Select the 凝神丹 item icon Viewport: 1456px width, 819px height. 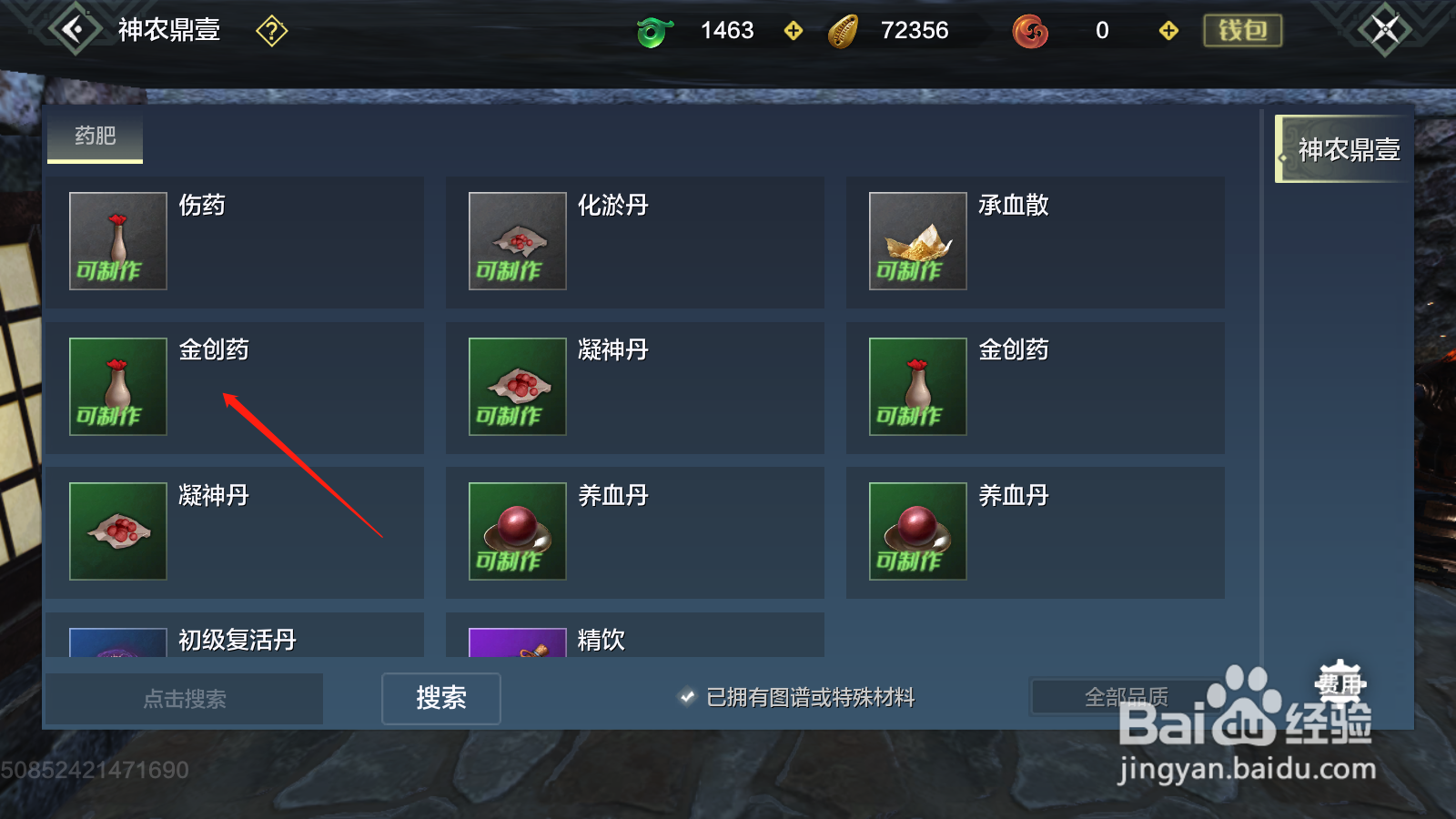point(516,387)
